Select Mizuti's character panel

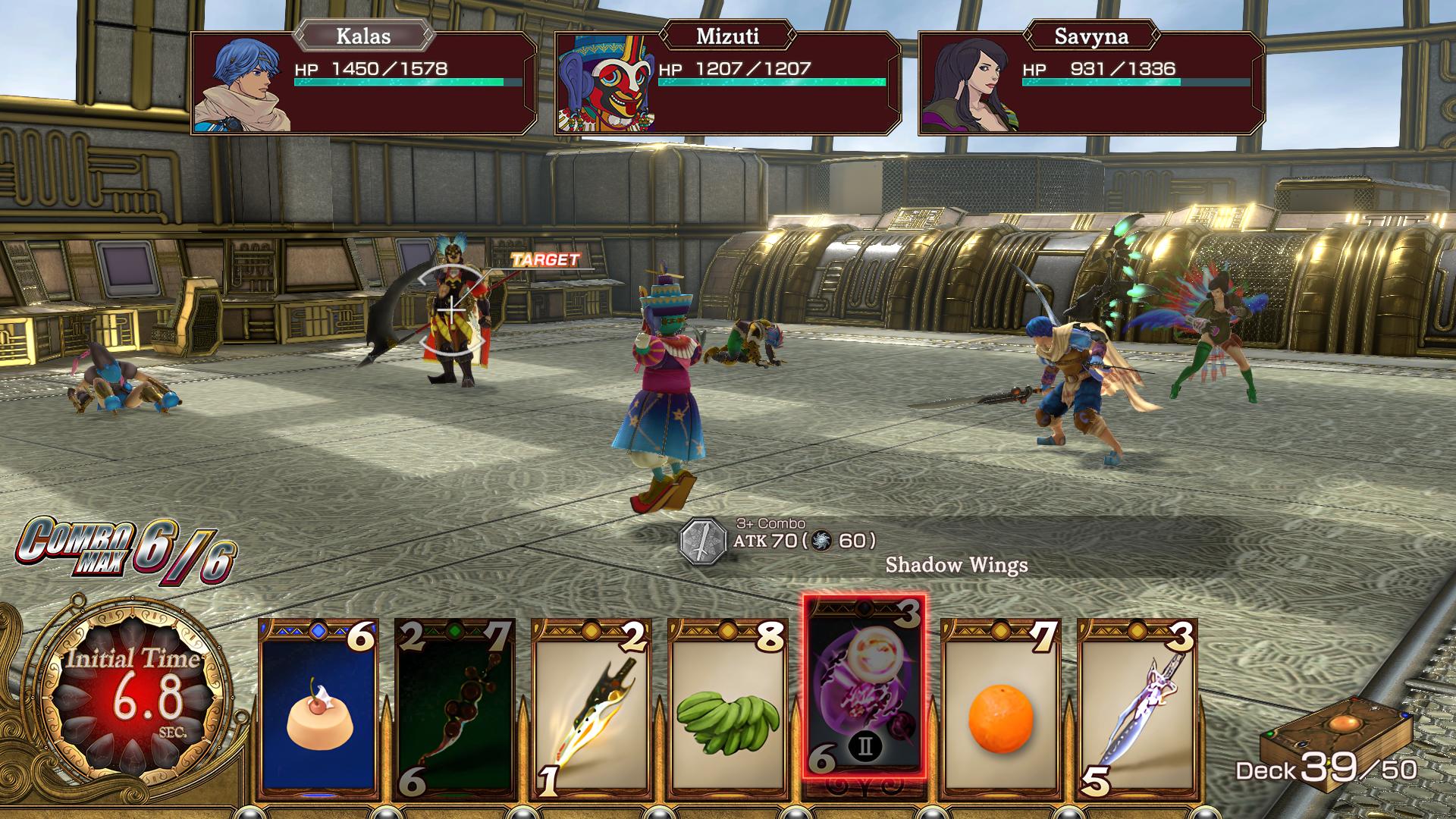point(728,83)
